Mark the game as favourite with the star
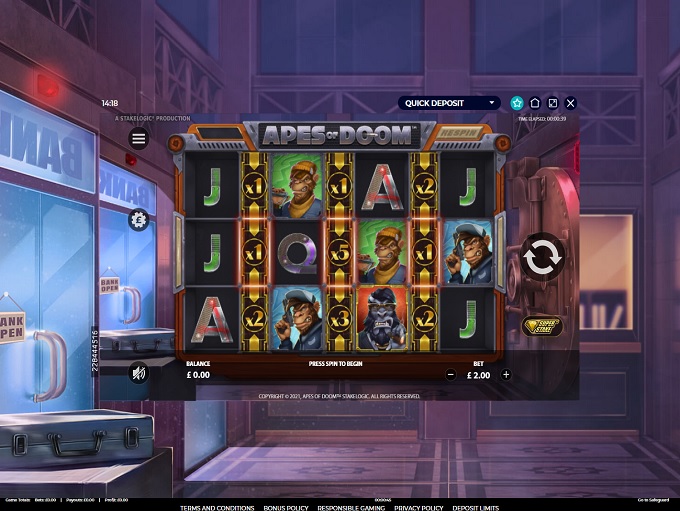The height and width of the screenshot is (511, 680). pos(517,103)
